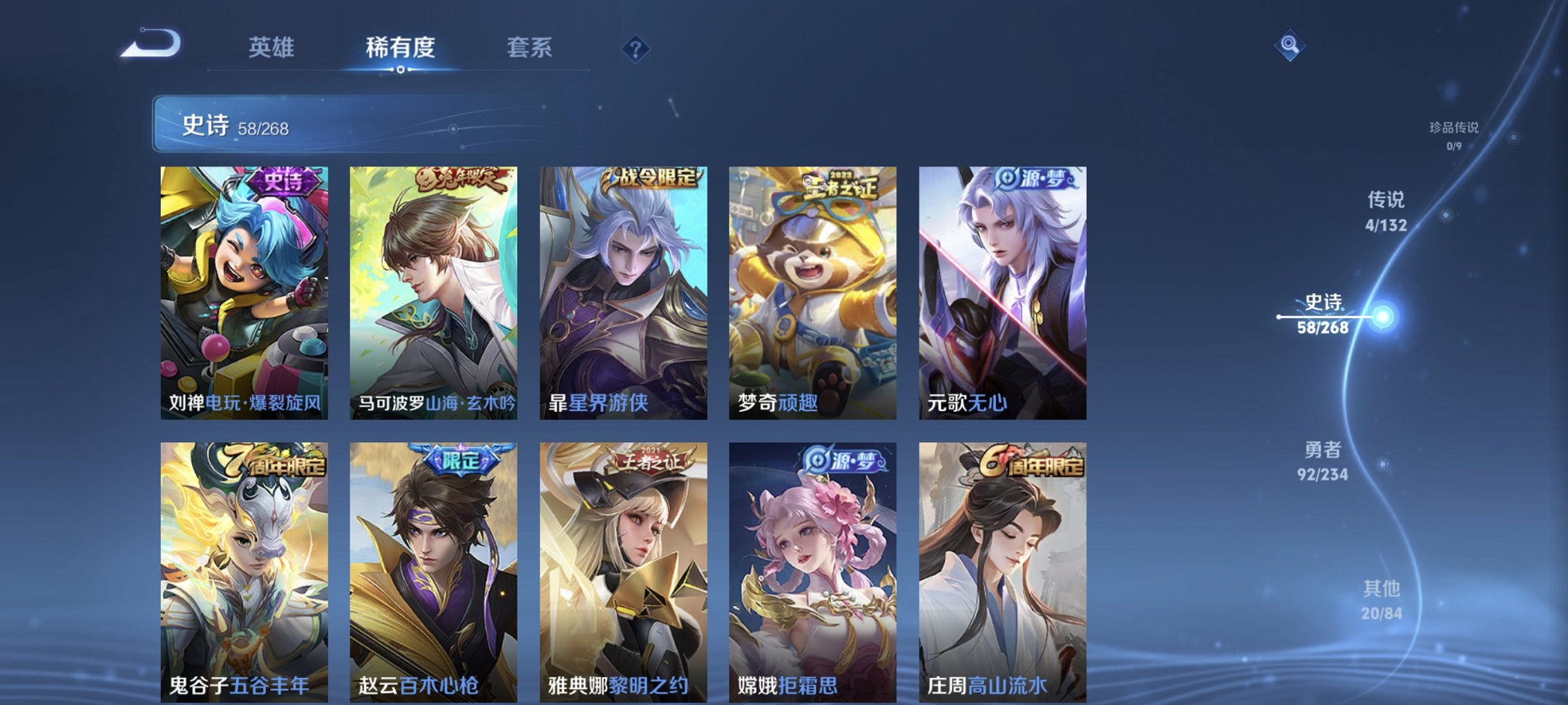Open the help question mark icon

636,48
